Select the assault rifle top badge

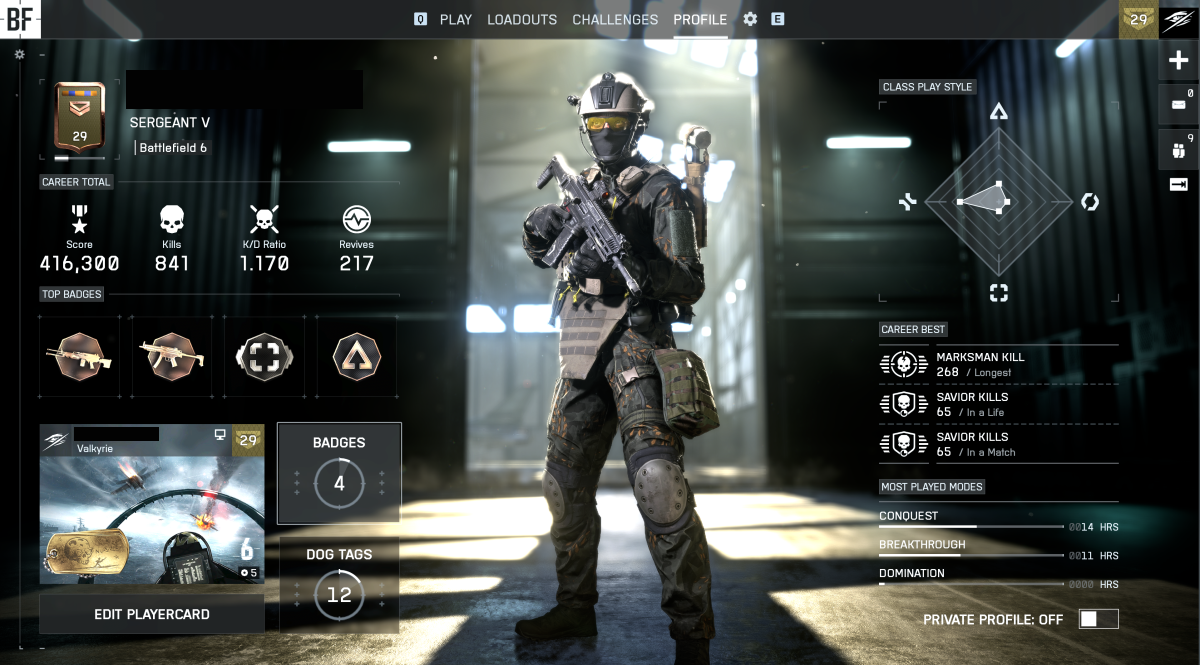(172, 356)
